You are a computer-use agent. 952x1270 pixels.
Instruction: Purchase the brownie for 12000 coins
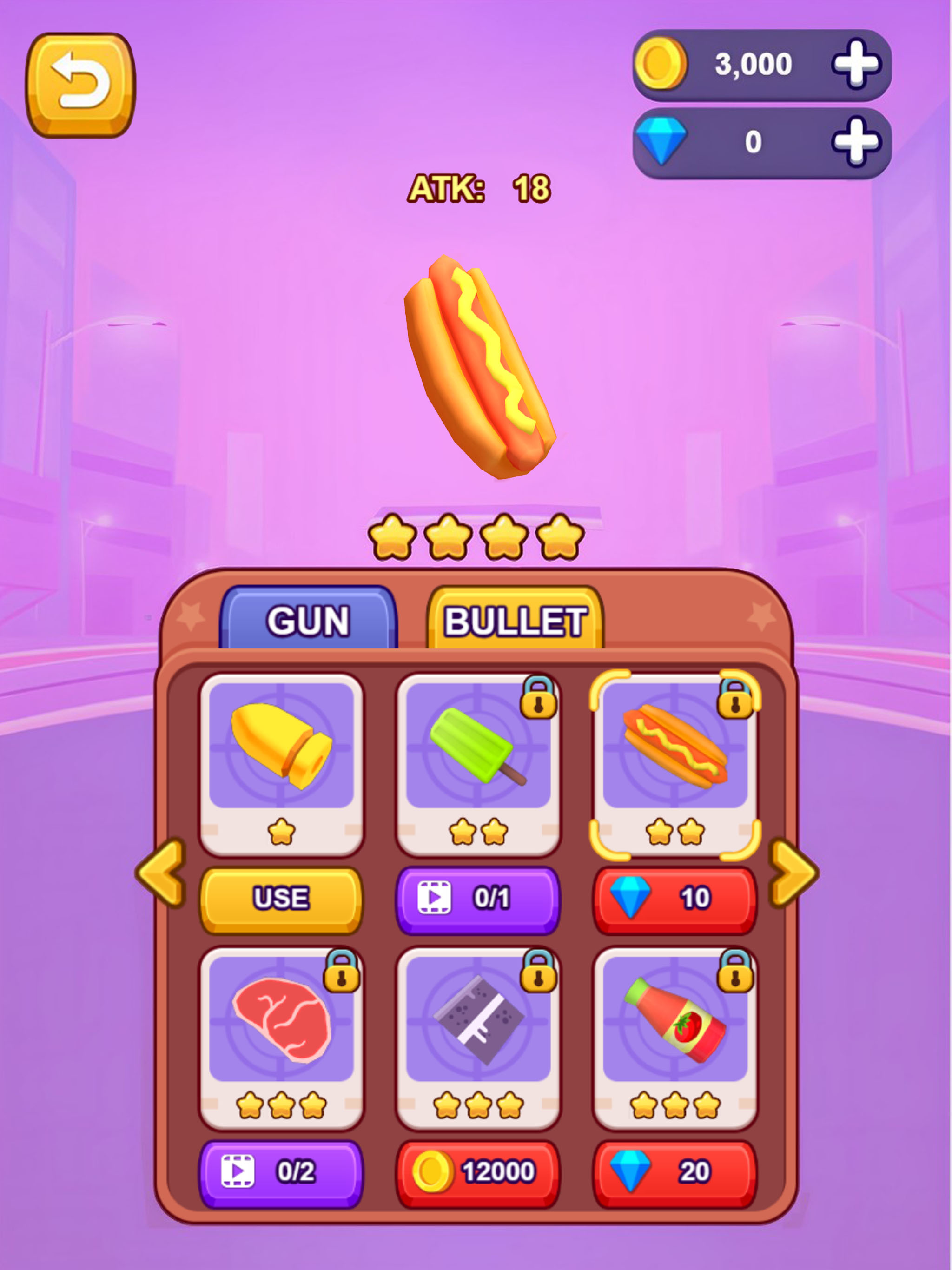tap(478, 1172)
